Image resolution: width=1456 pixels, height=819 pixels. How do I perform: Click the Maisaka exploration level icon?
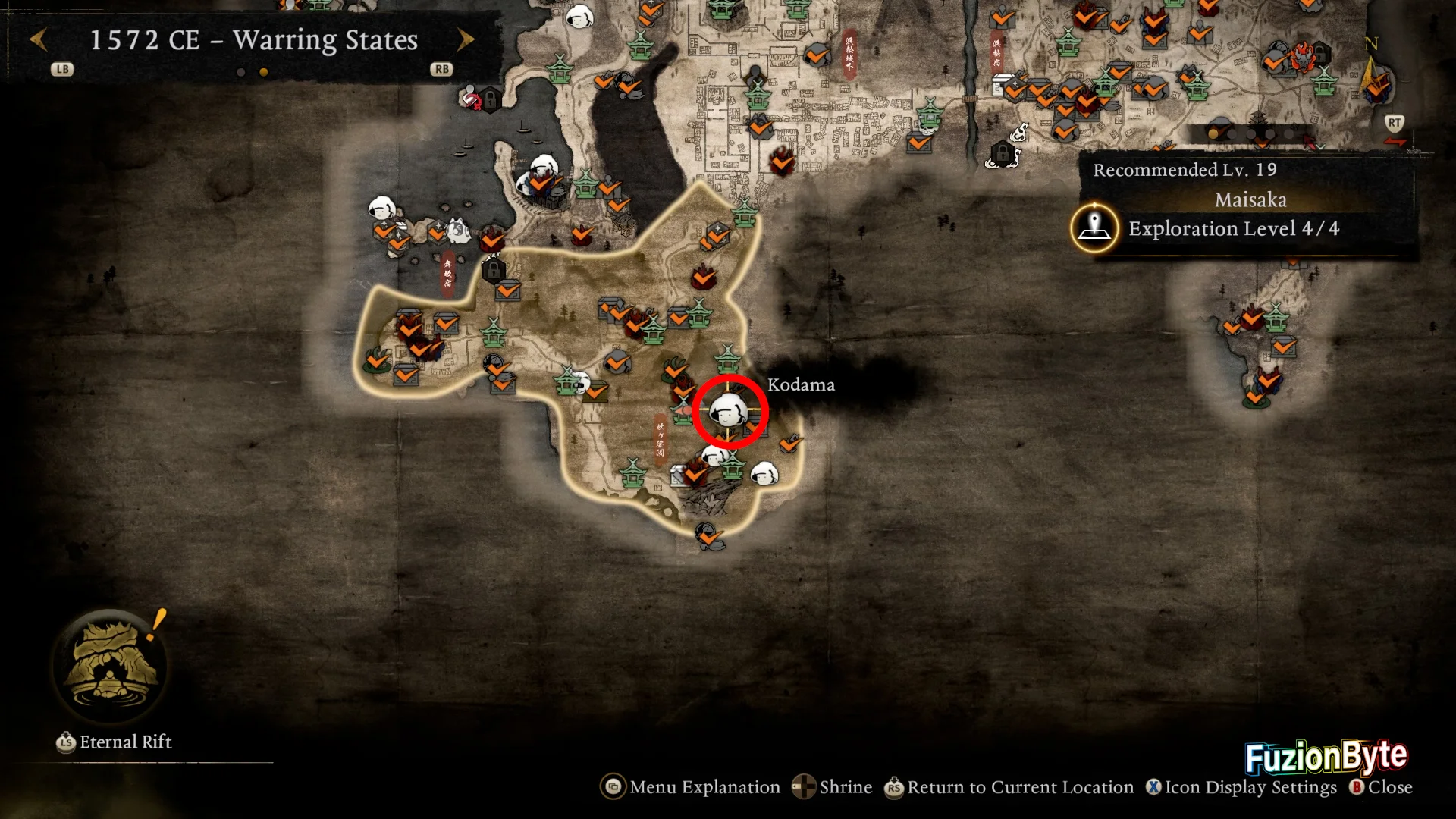click(x=1094, y=227)
